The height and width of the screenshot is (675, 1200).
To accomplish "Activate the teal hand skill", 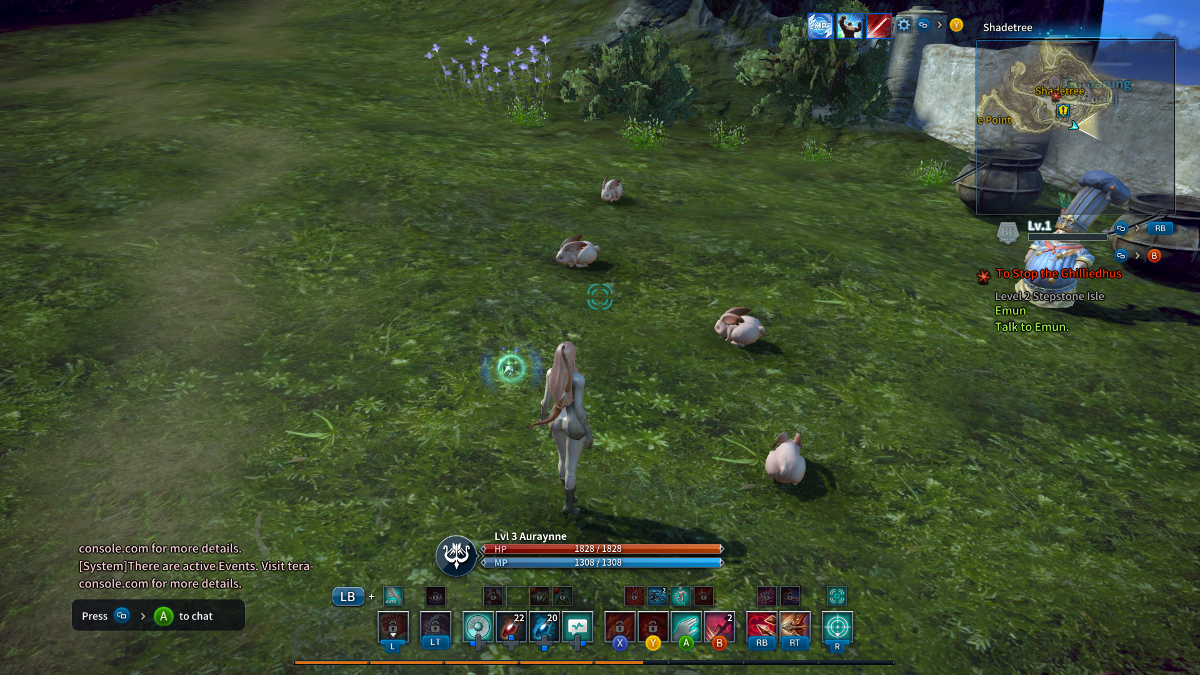I will click(x=686, y=627).
